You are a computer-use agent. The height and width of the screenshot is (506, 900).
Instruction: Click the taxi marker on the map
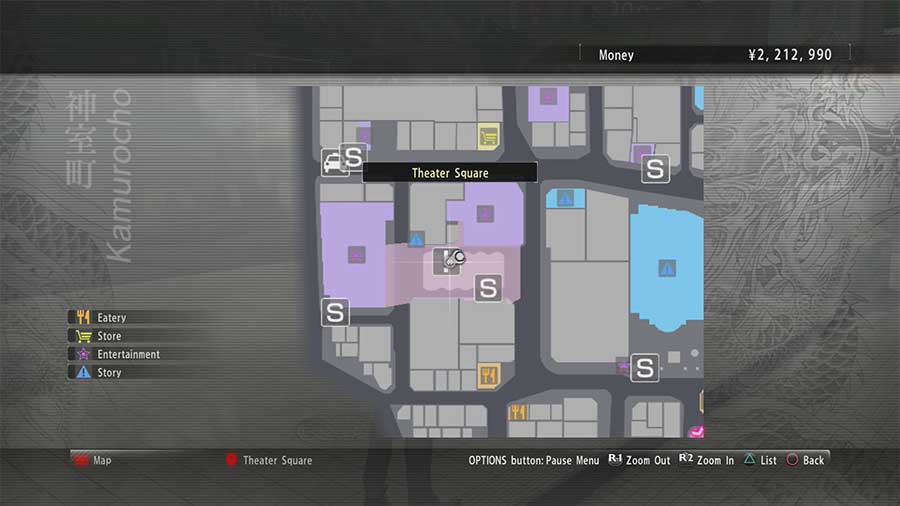click(332, 162)
